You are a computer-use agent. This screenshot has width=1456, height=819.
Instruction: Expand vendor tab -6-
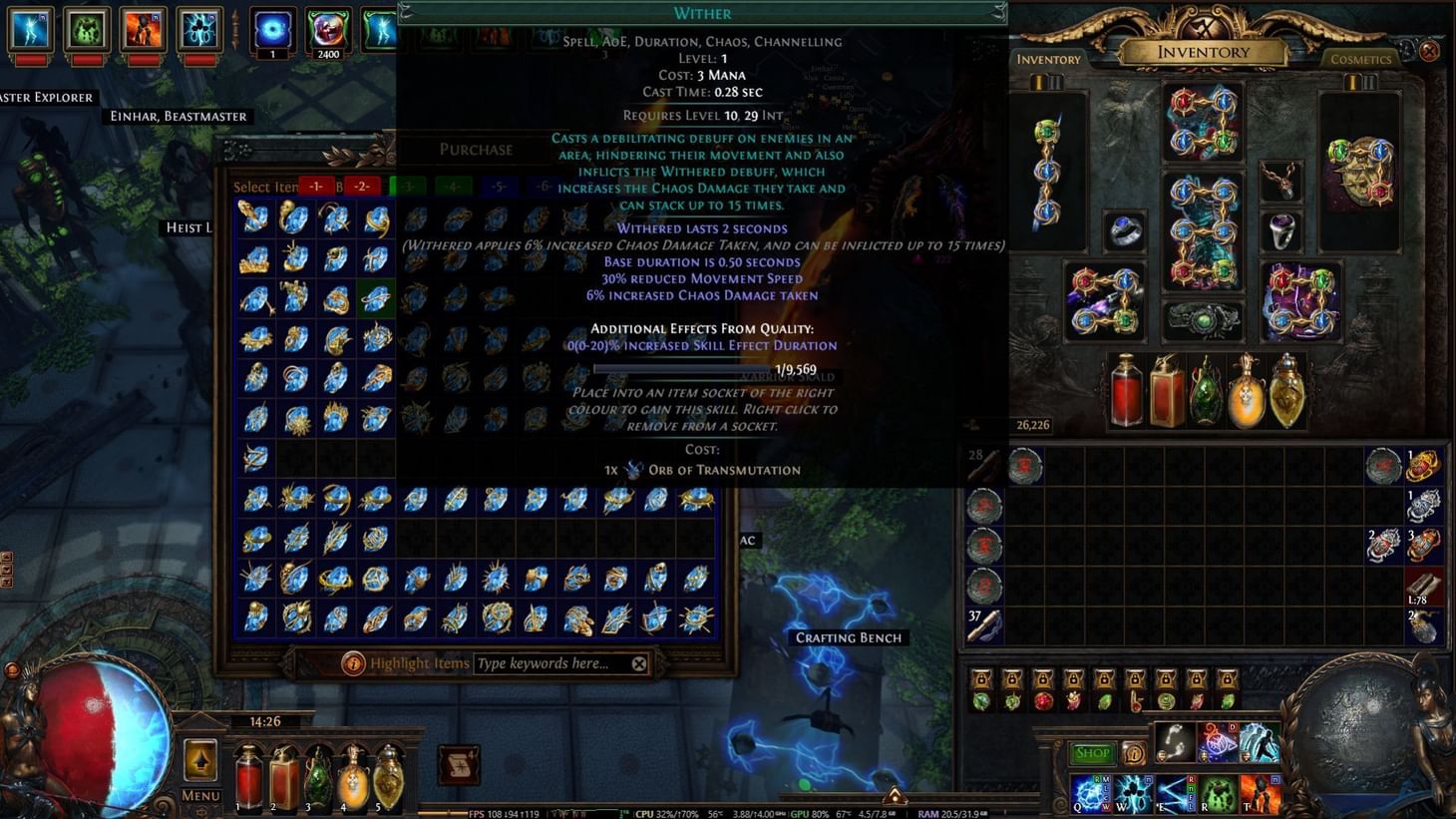pos(544,186)
